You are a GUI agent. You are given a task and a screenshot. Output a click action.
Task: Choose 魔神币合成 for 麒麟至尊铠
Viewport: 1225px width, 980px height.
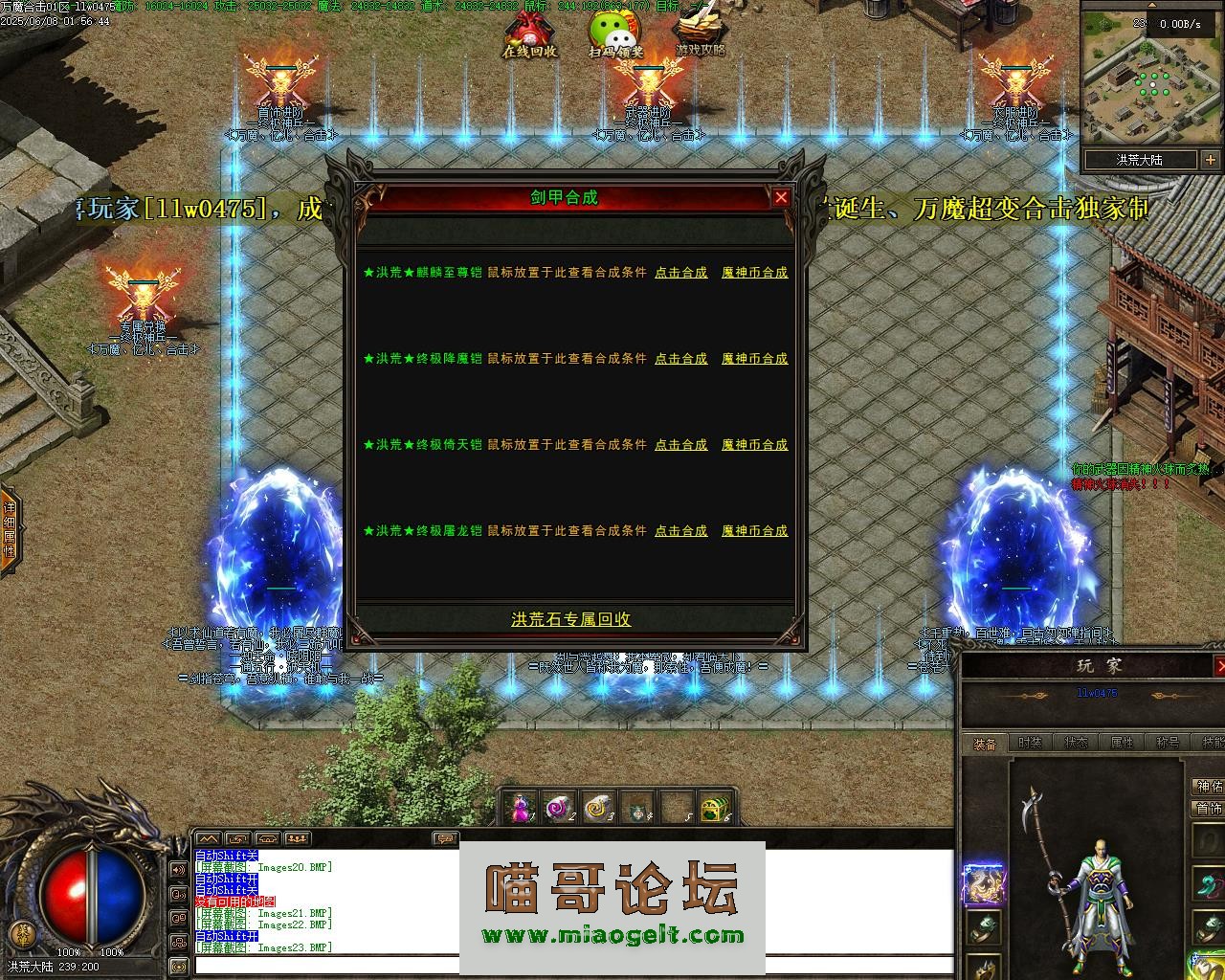[754, 273]
